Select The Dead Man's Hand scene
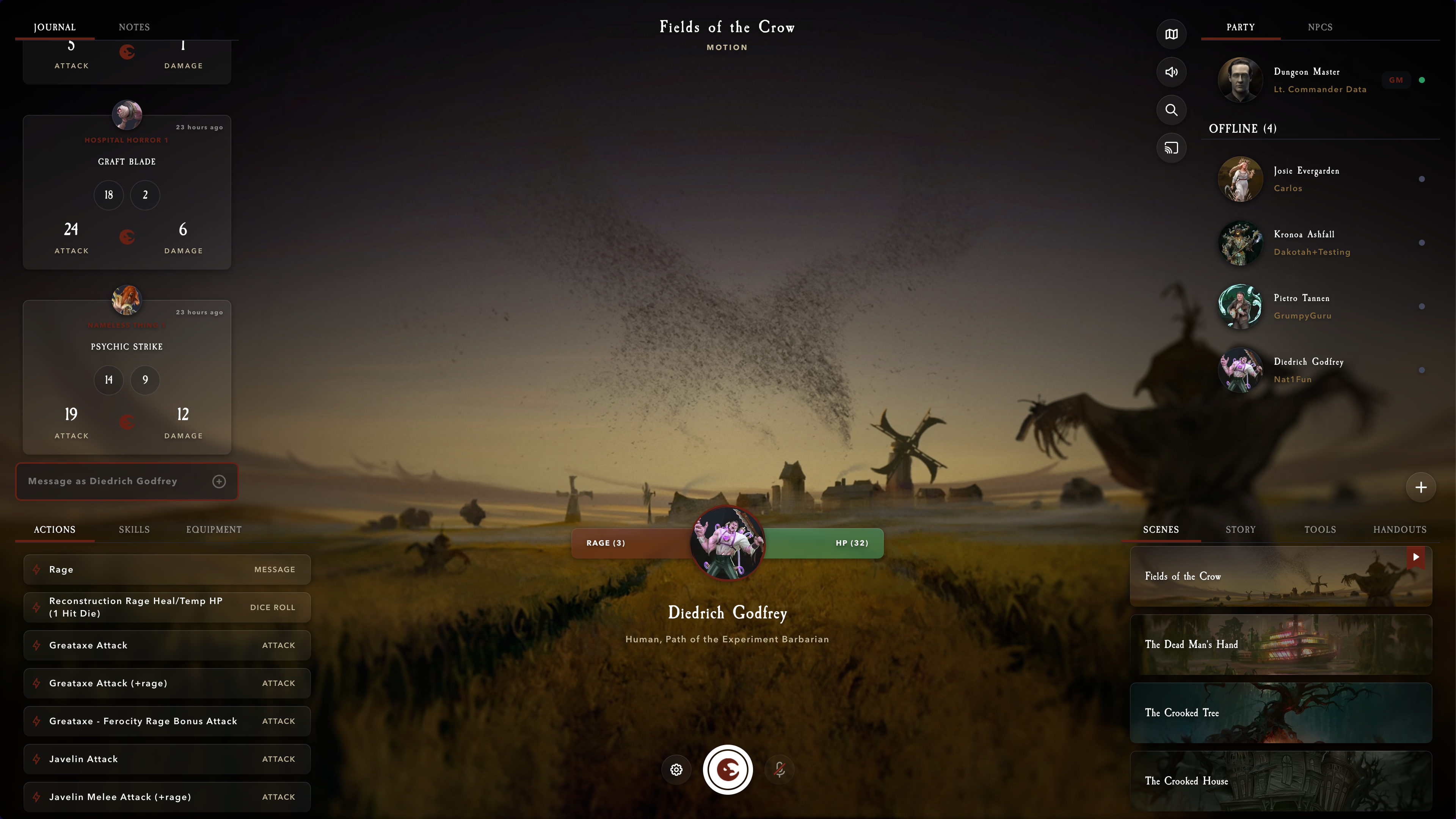 coord(1280,644)
